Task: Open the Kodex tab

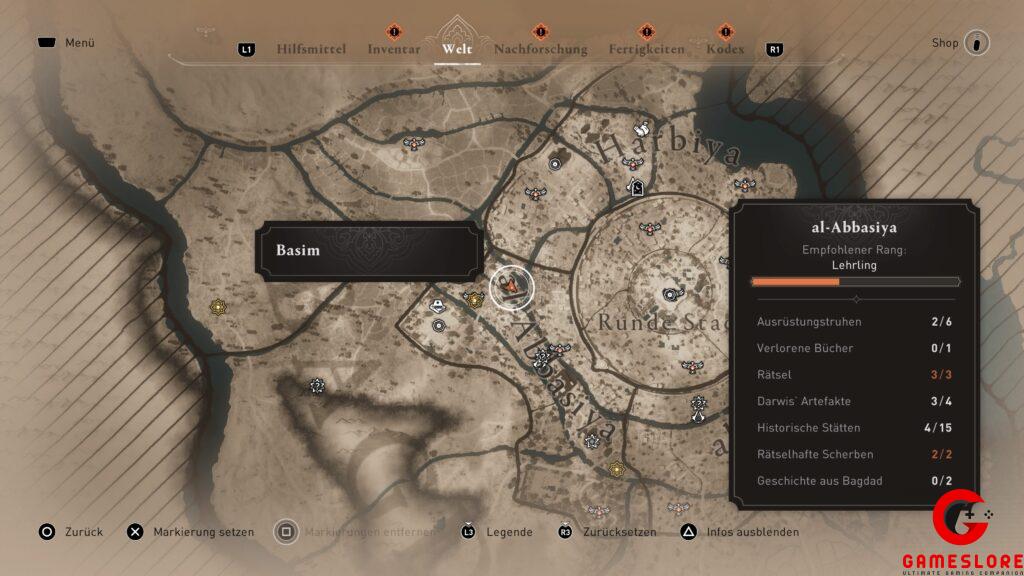Action: point(725,48)
